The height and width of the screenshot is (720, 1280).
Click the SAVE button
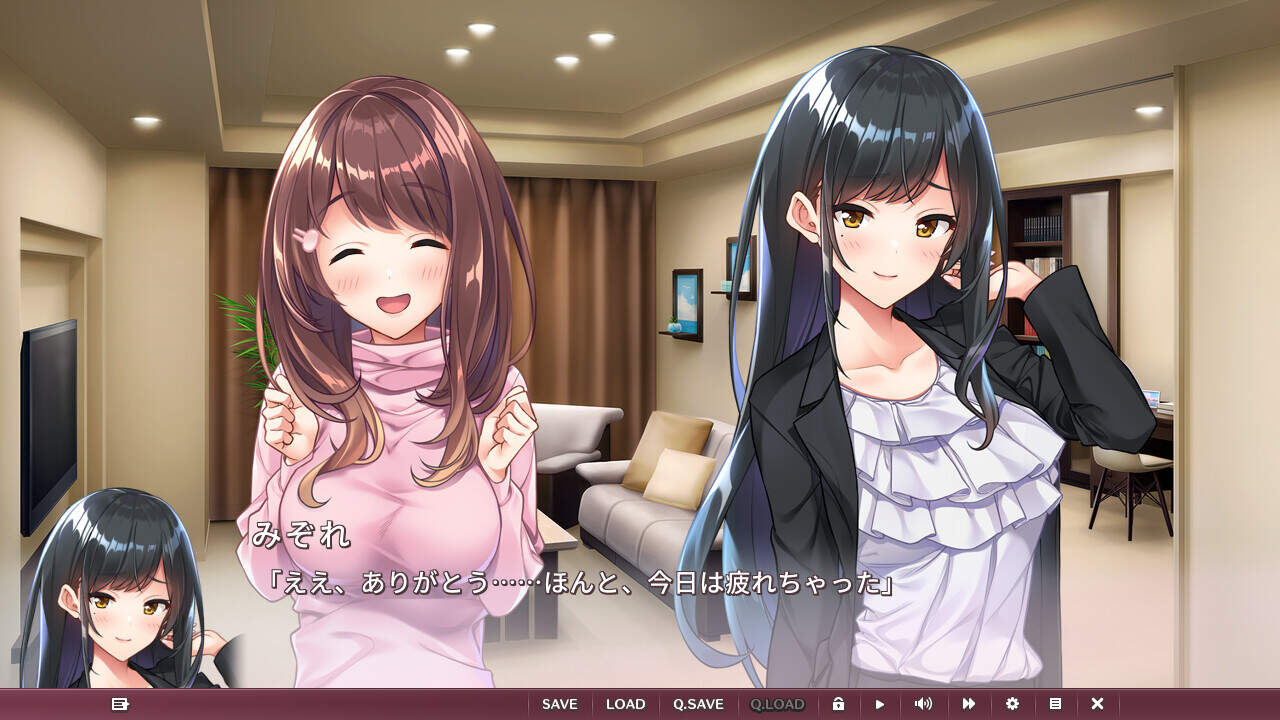click(560, 704)
